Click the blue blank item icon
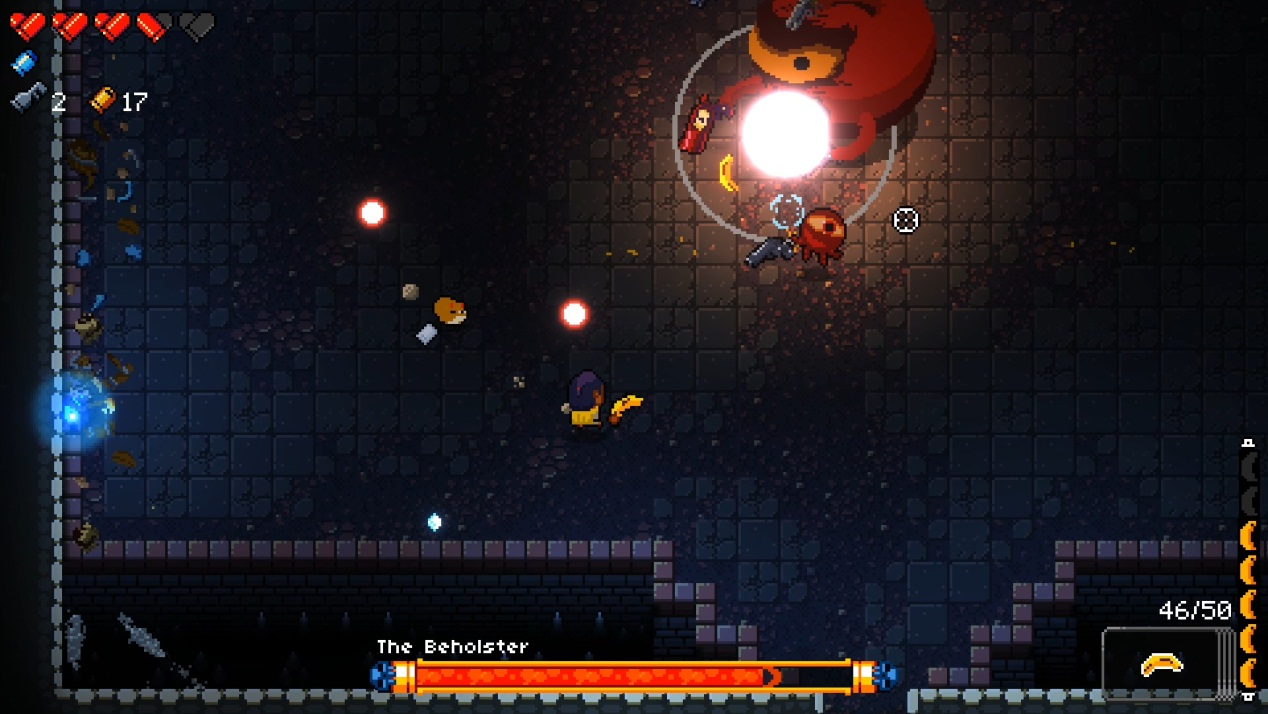Image resolution: width=1268 pixels, height=714 pixels. [x=24, y=64]
